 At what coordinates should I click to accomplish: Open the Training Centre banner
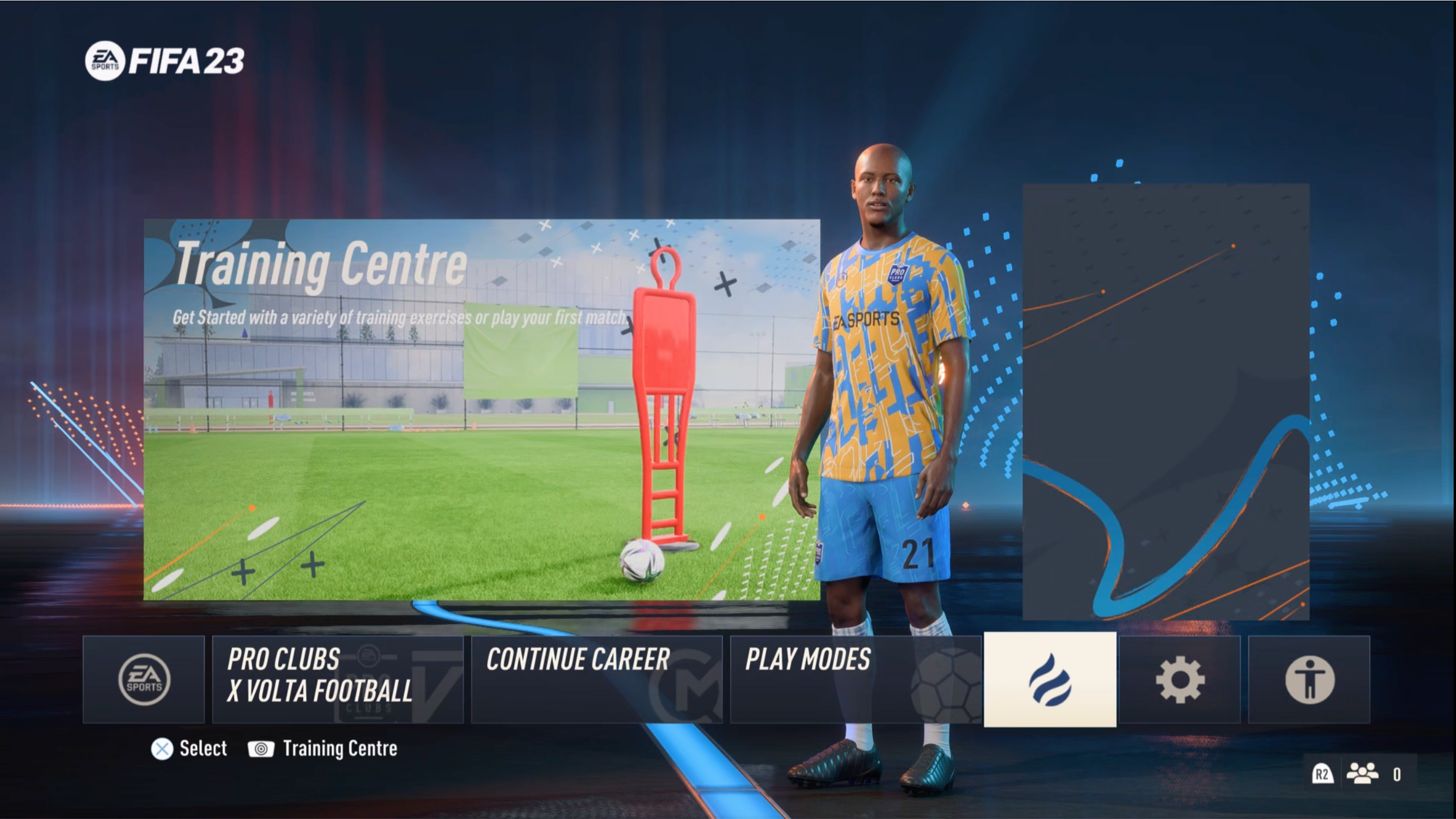coord(481,409)
